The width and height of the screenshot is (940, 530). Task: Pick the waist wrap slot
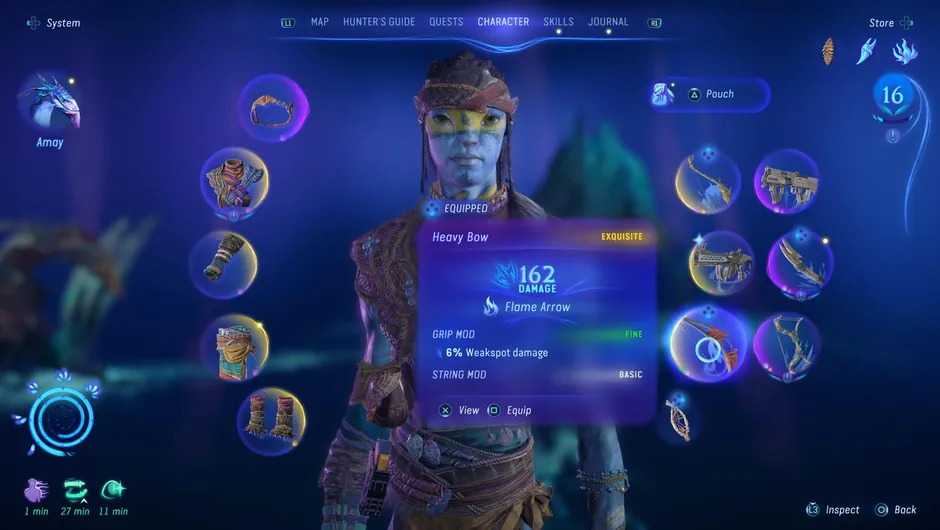pyautogui.click(x=234, y=346)
